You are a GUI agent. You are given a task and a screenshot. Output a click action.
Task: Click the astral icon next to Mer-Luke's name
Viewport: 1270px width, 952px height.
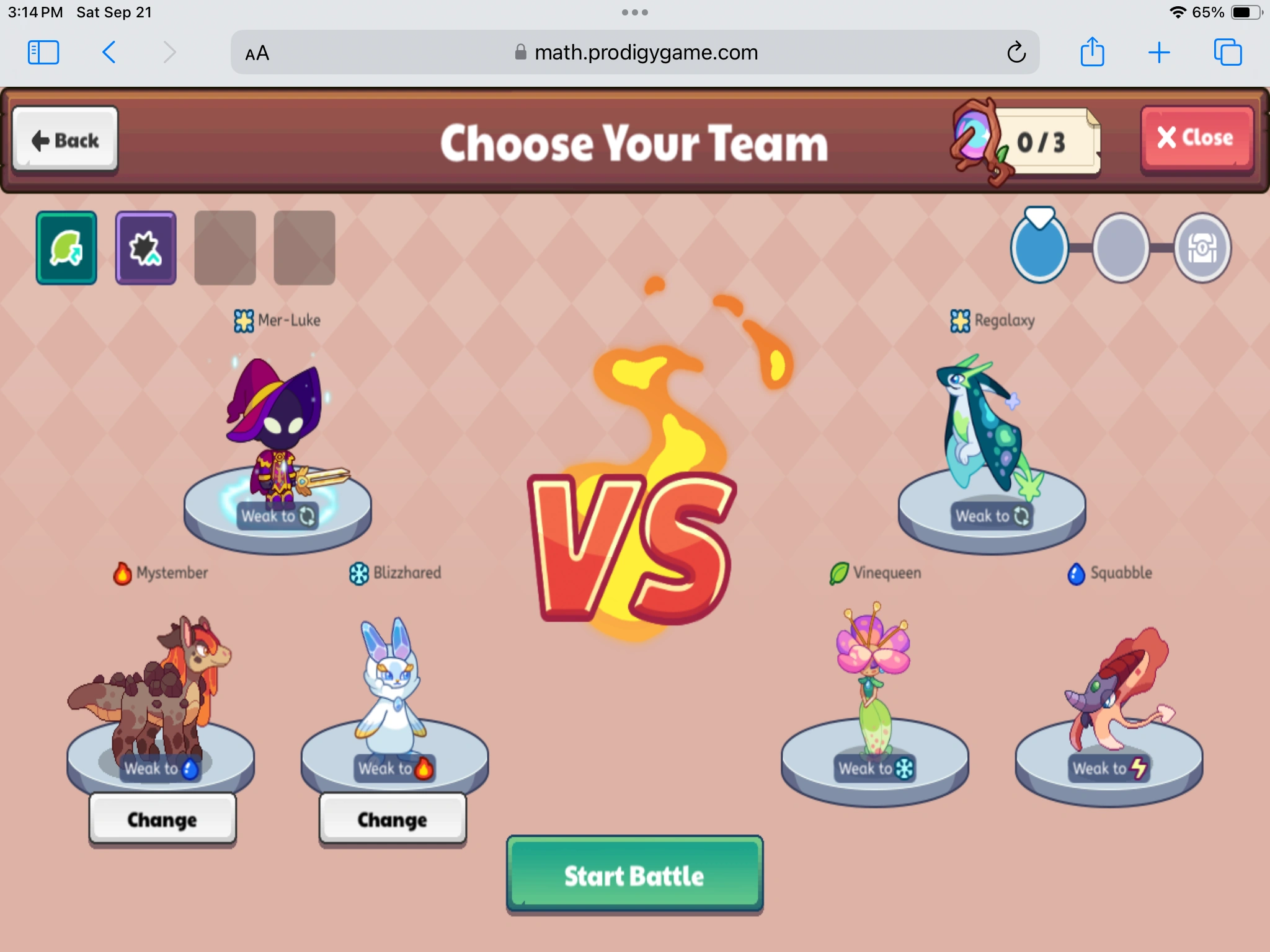point(242,320)
